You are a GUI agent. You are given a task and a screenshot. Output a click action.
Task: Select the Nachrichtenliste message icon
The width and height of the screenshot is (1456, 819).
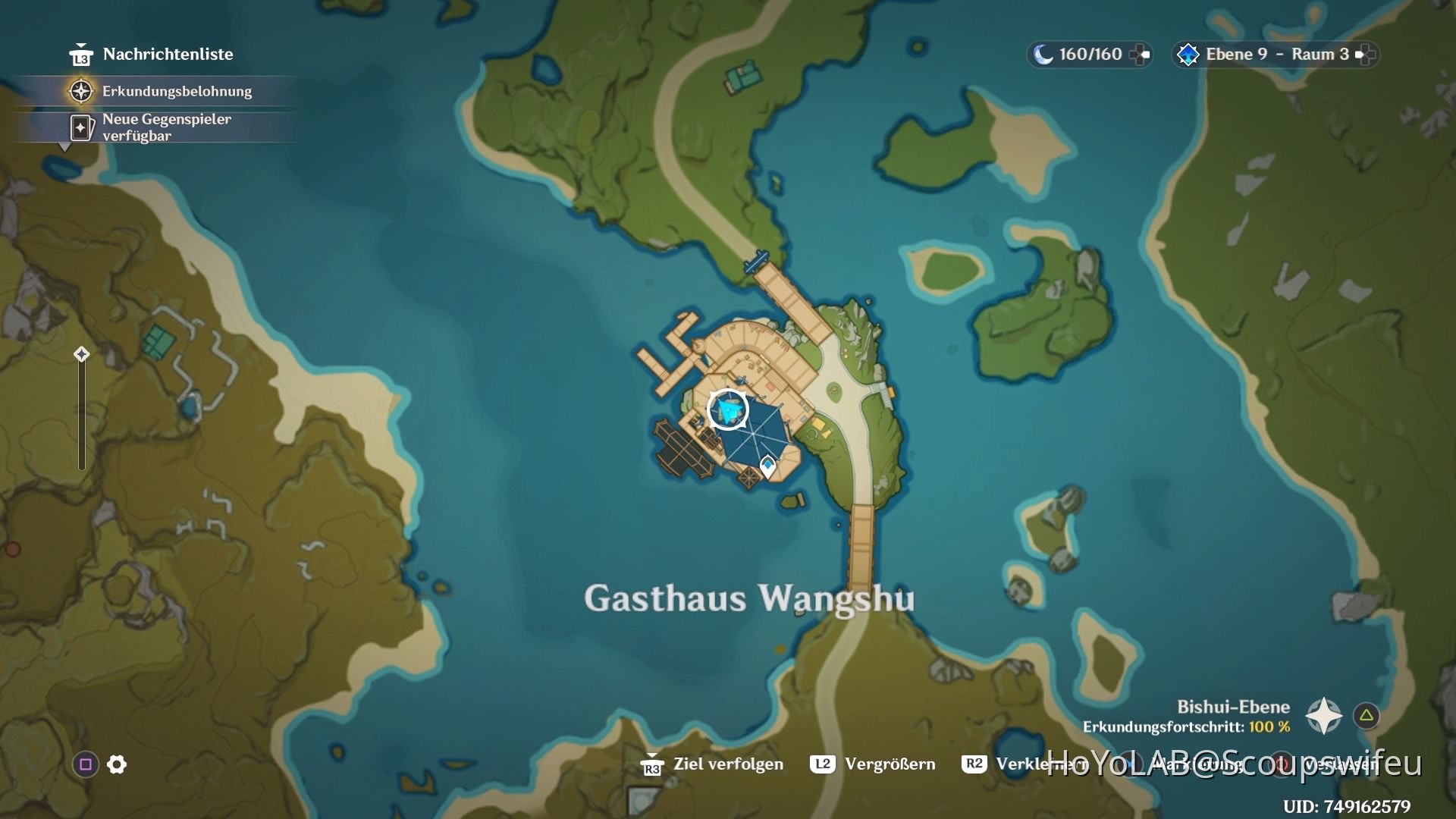pyautogui.click(x=83, y=54)
